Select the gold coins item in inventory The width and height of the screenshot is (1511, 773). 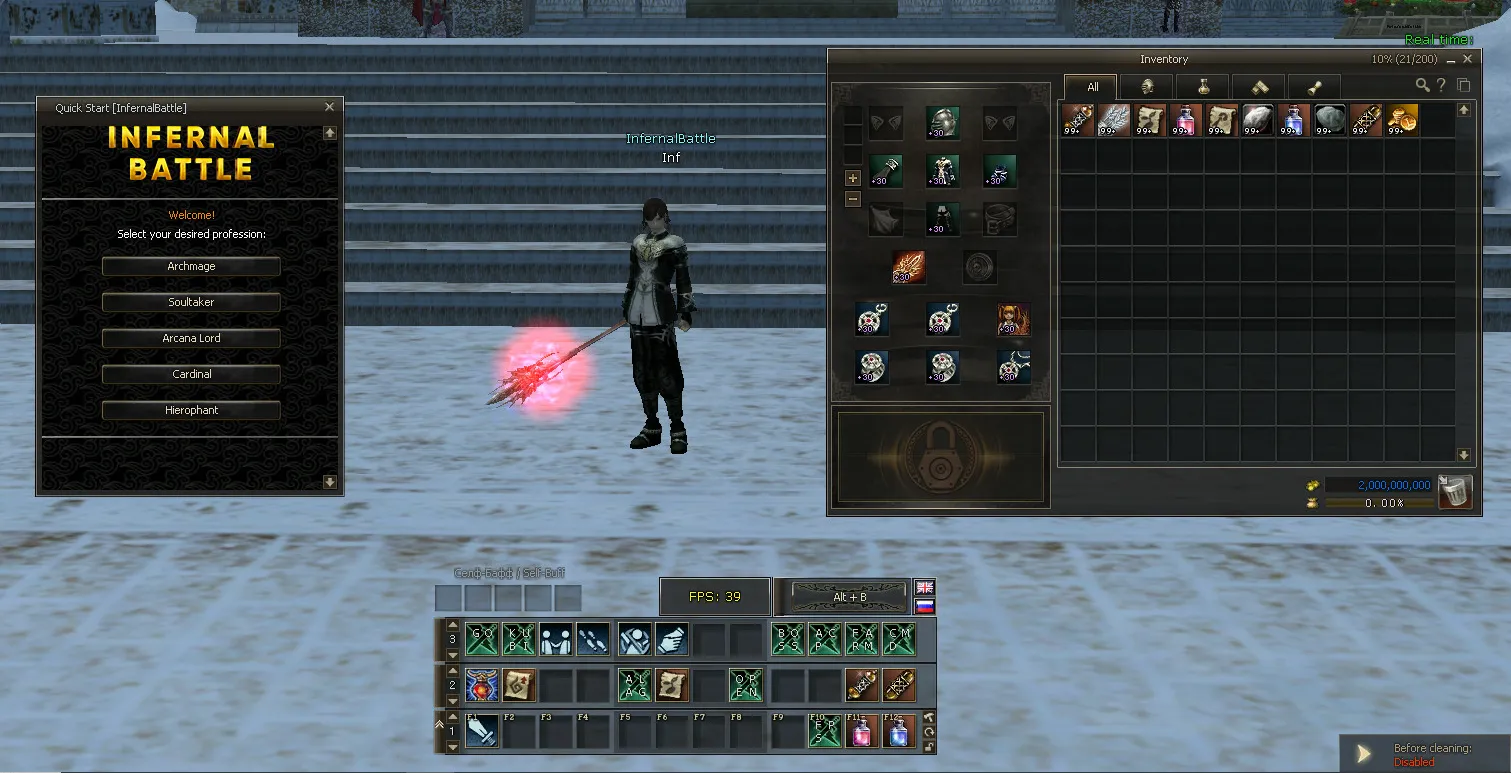[1401, 120]
